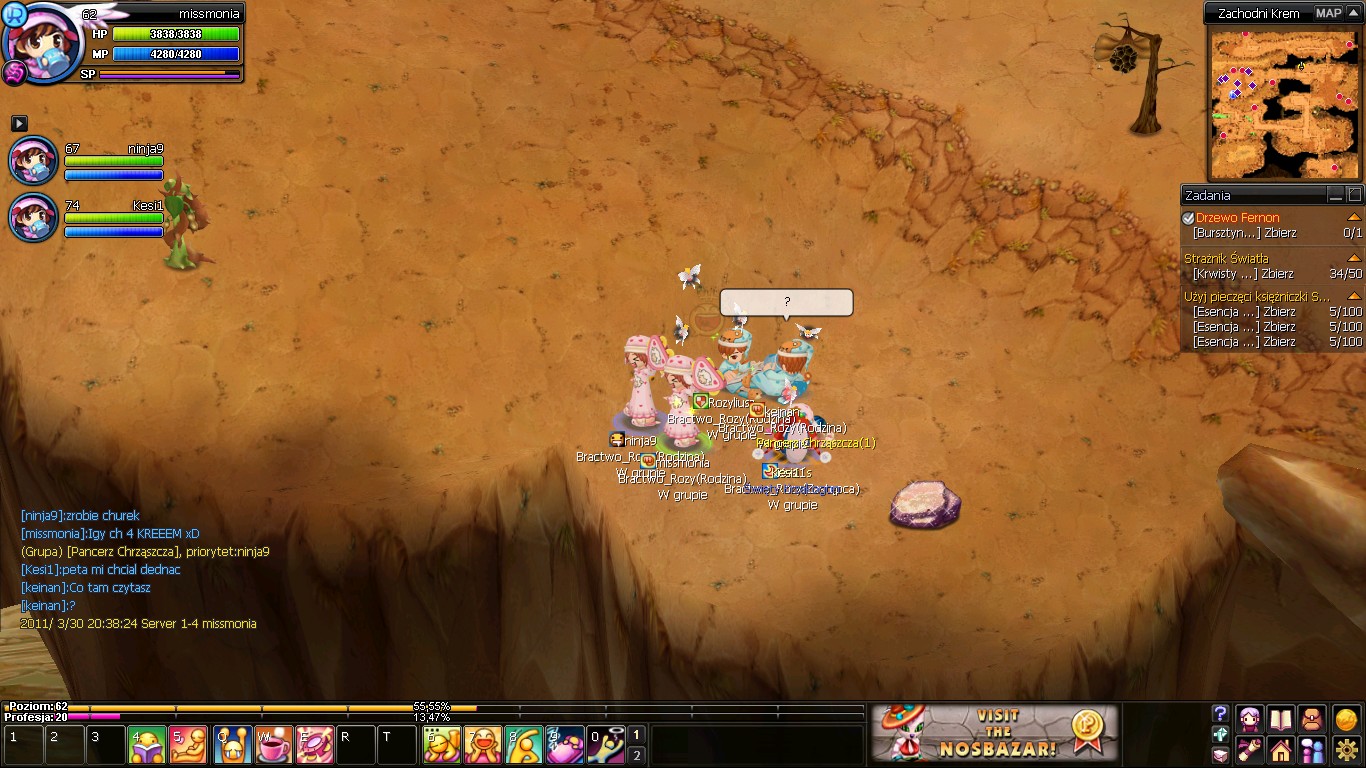The width and height of the screenshot is (1366, 768).
Task: Open the gear settings menu
Action: tap(1347, 749)
